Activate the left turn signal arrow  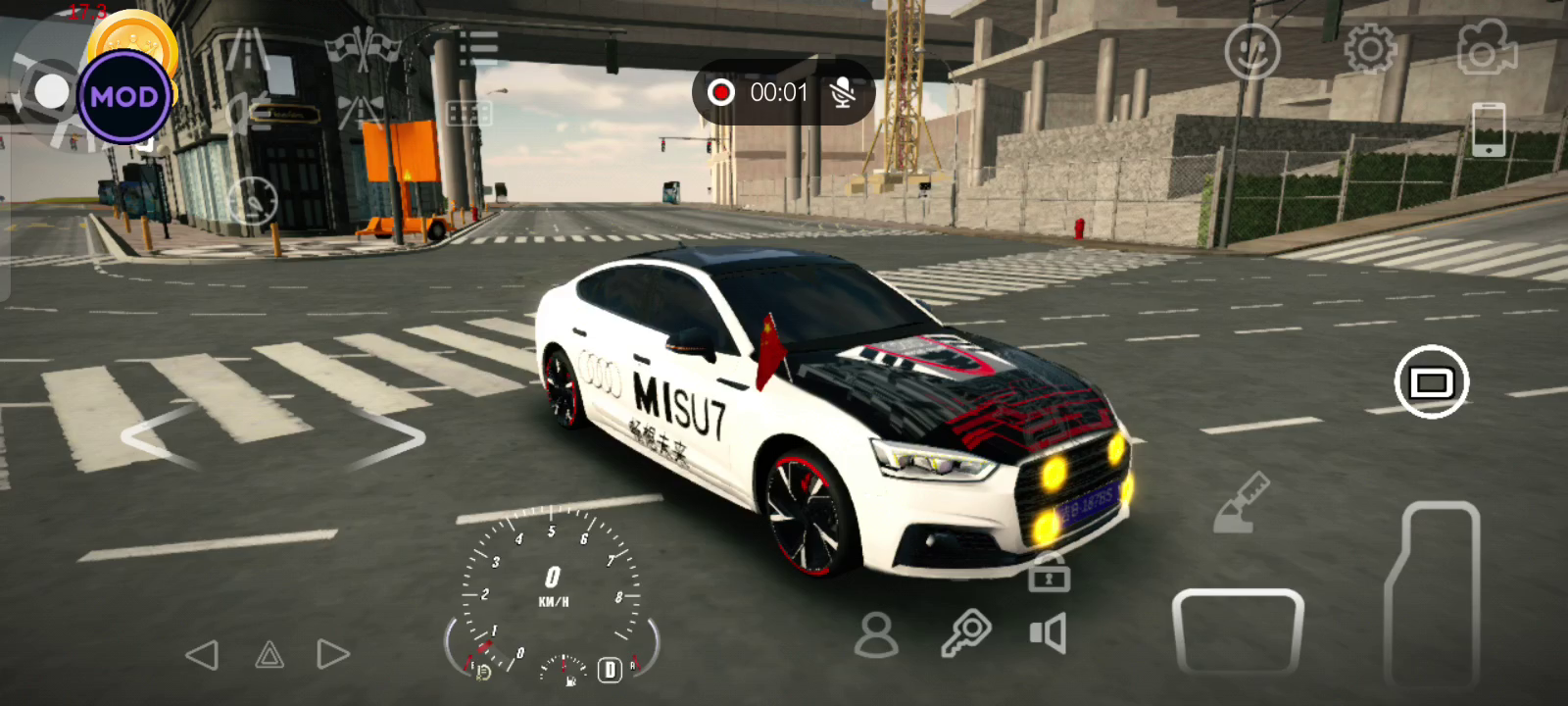[202, 655]
